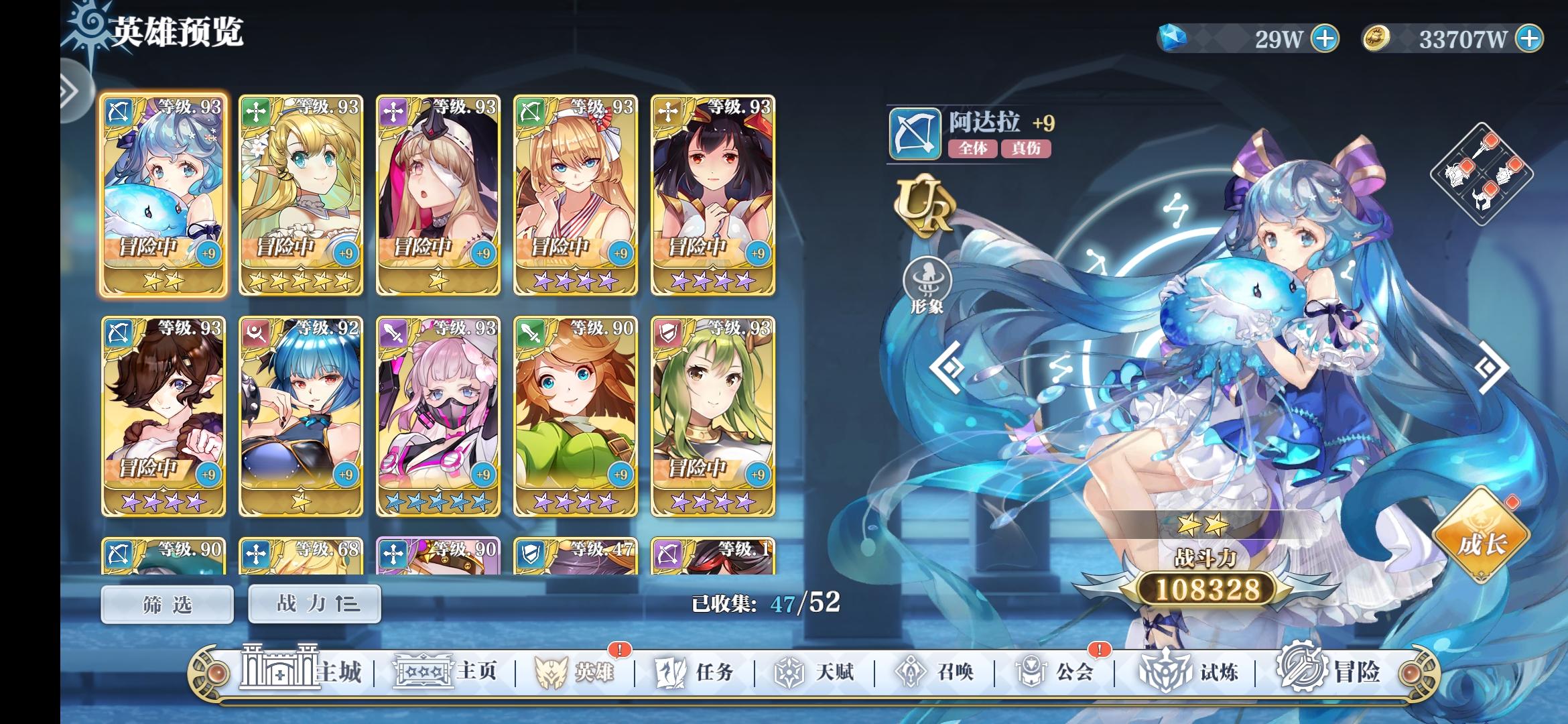Image resolution: width=1568 pixels, height=724 pixels.
Task: Click the 筛选 filter button
Action: coord(167,603)
